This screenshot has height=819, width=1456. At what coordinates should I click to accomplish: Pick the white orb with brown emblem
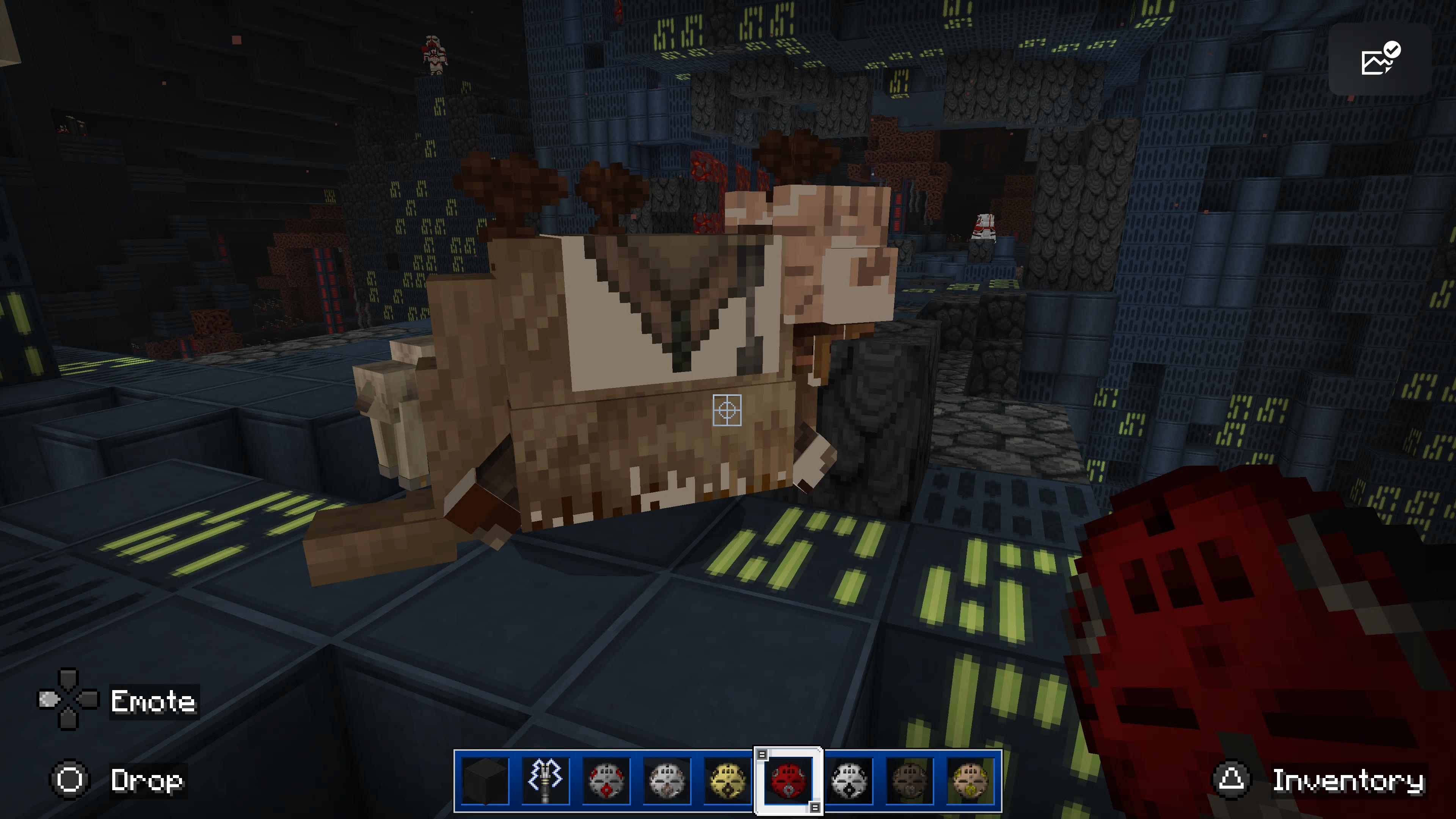667,781
